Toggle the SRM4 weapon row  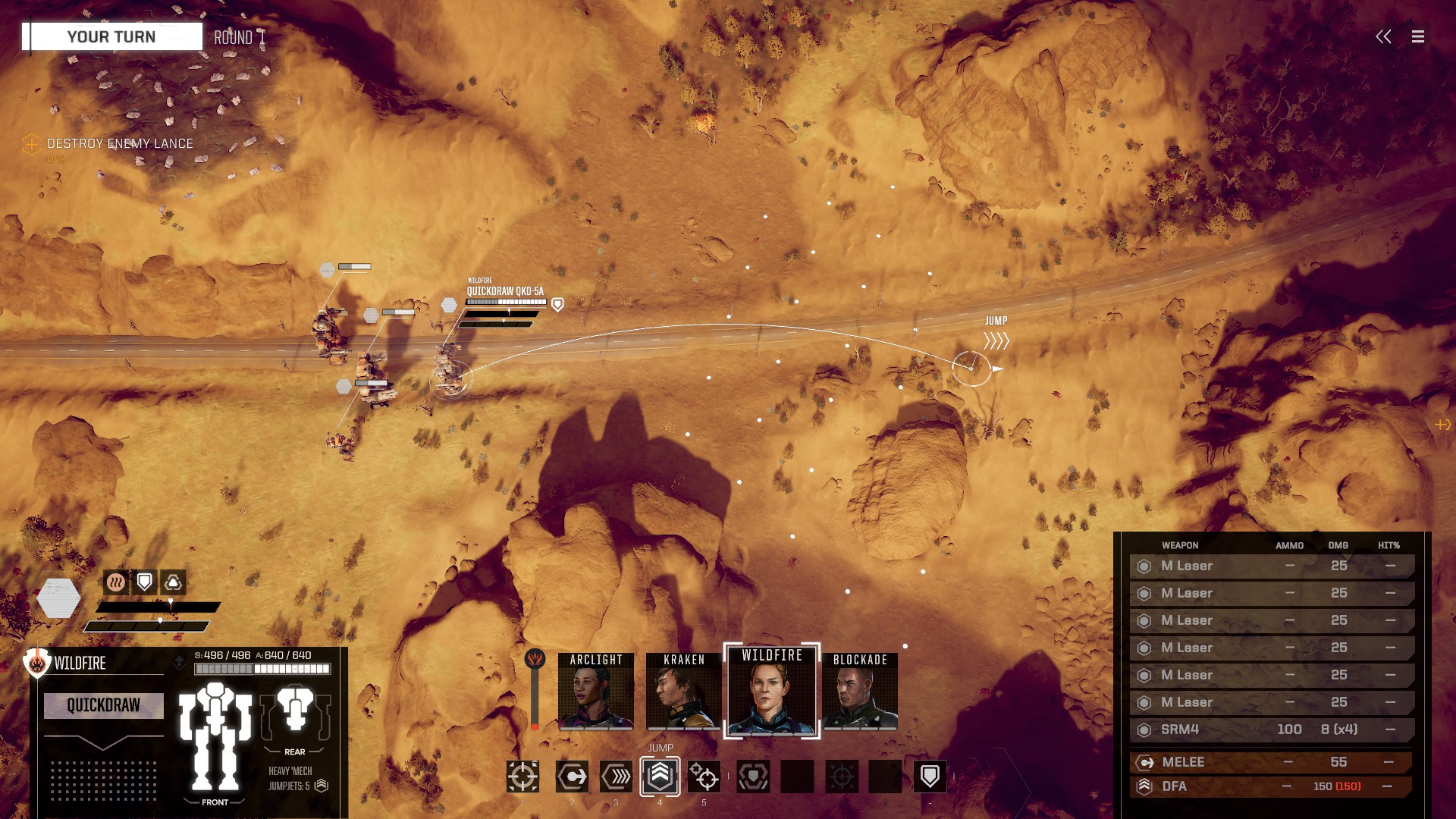(x=1271, y=730)
